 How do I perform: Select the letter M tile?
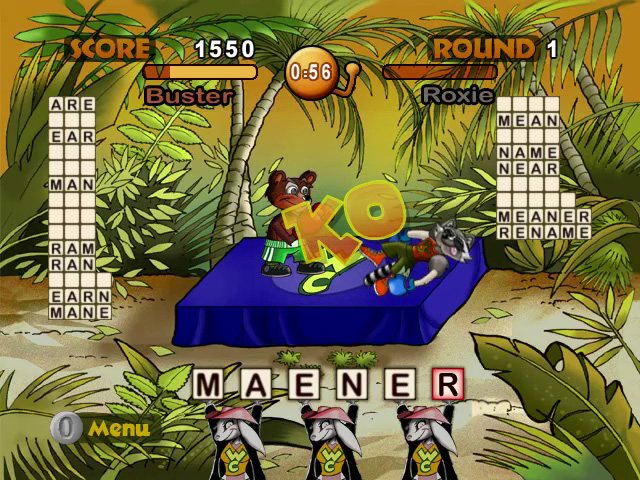(209, 384)
